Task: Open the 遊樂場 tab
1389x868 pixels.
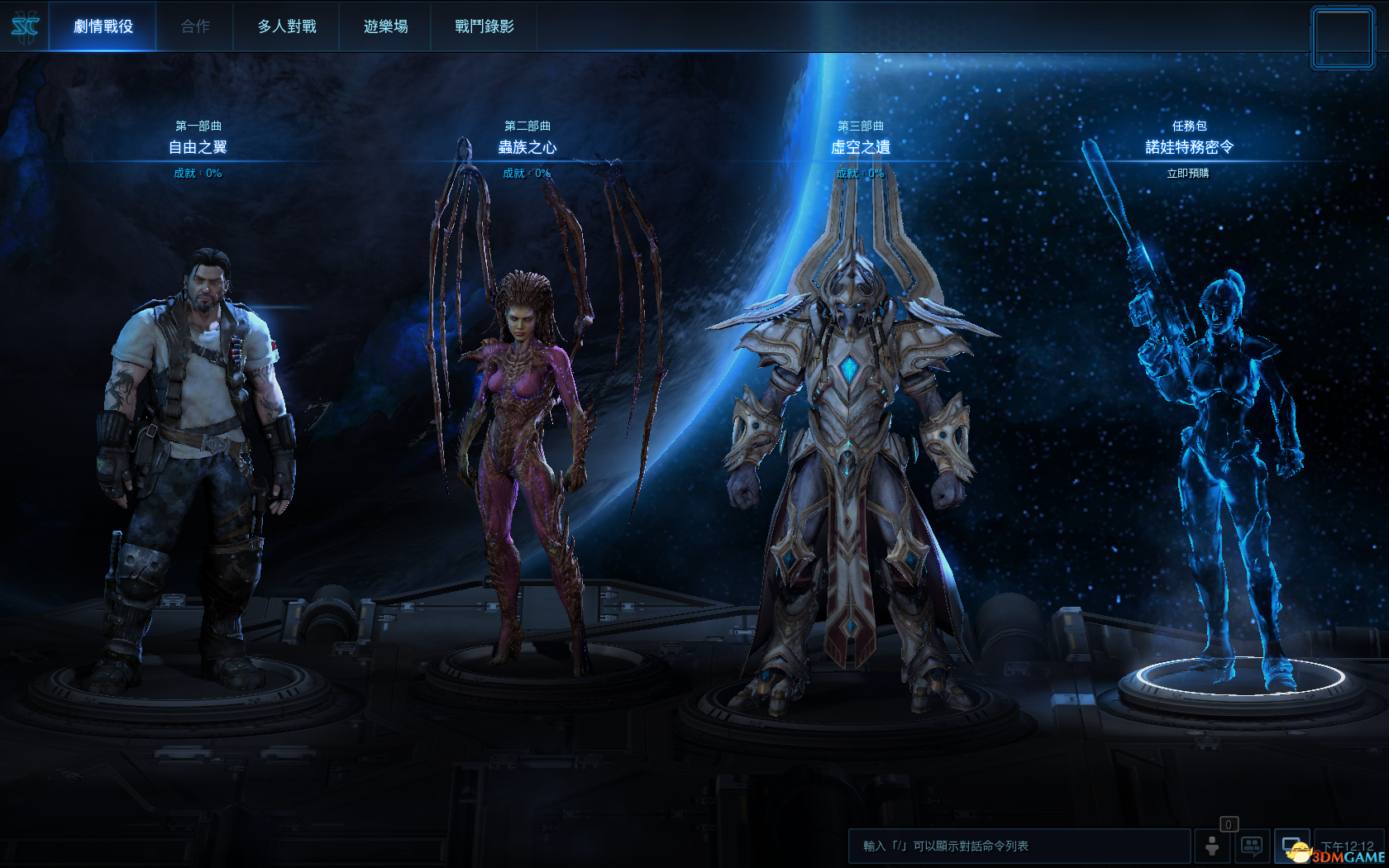Action: coord(385,26)
